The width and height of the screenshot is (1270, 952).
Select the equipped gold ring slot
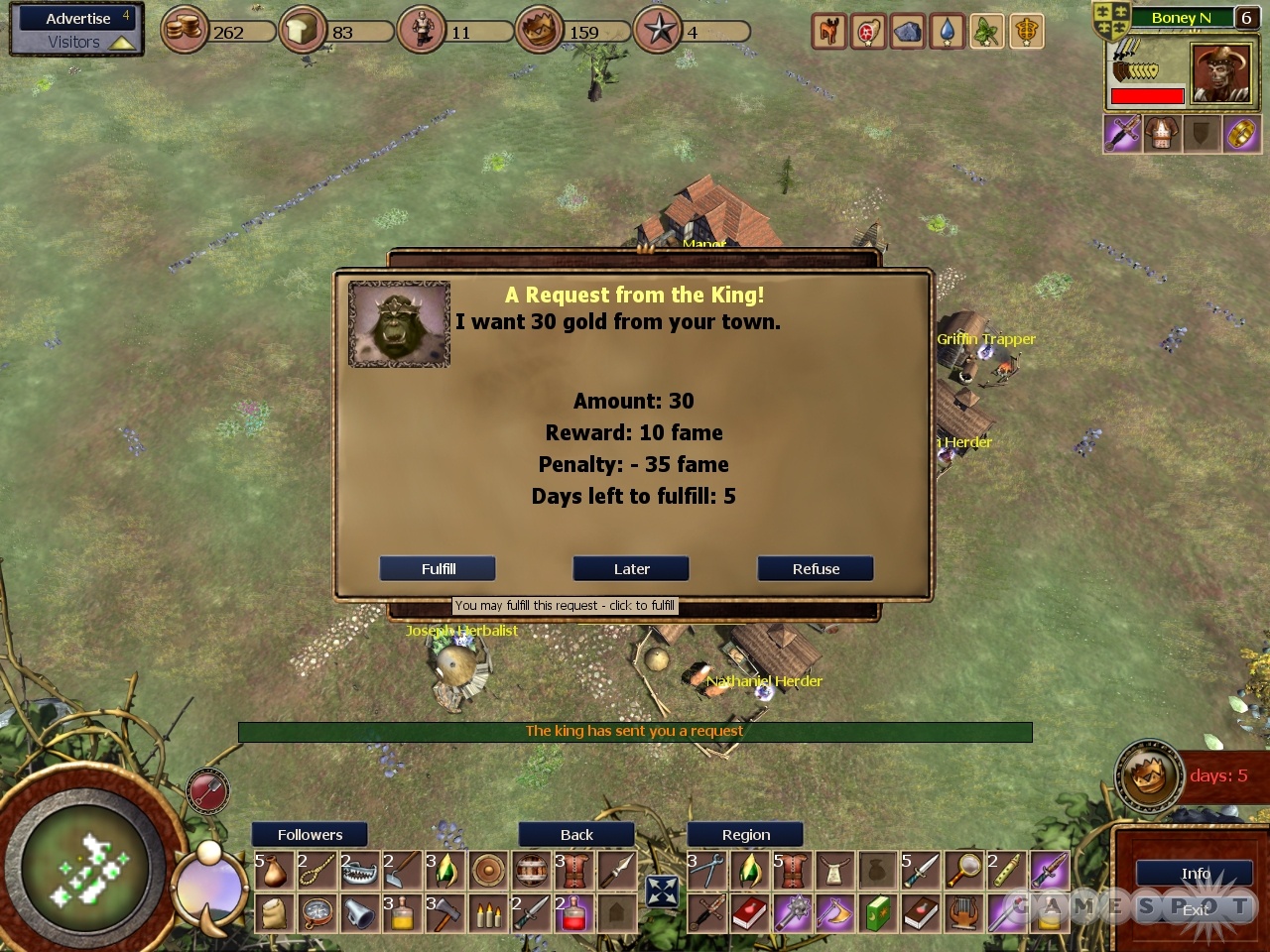(x=1241, y=134)
